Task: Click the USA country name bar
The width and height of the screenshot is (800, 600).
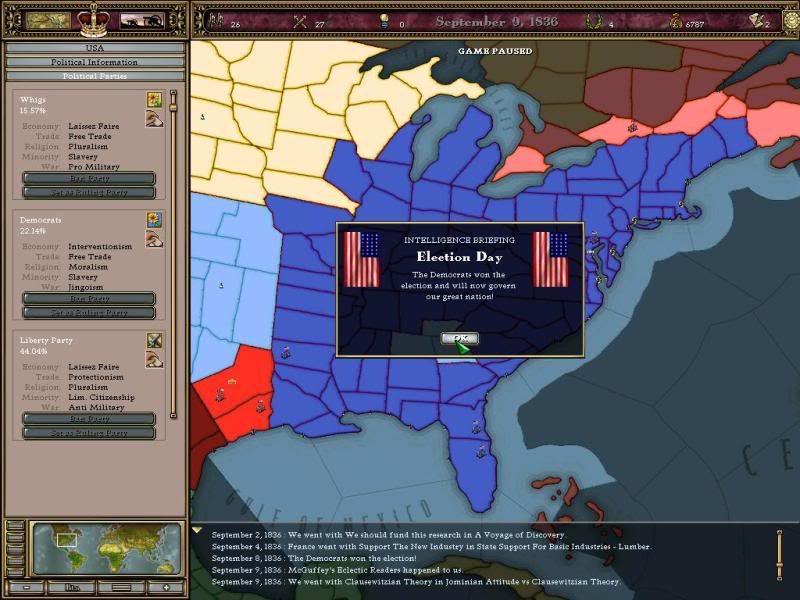Action: pyautogui.click(x=95, y=47)
